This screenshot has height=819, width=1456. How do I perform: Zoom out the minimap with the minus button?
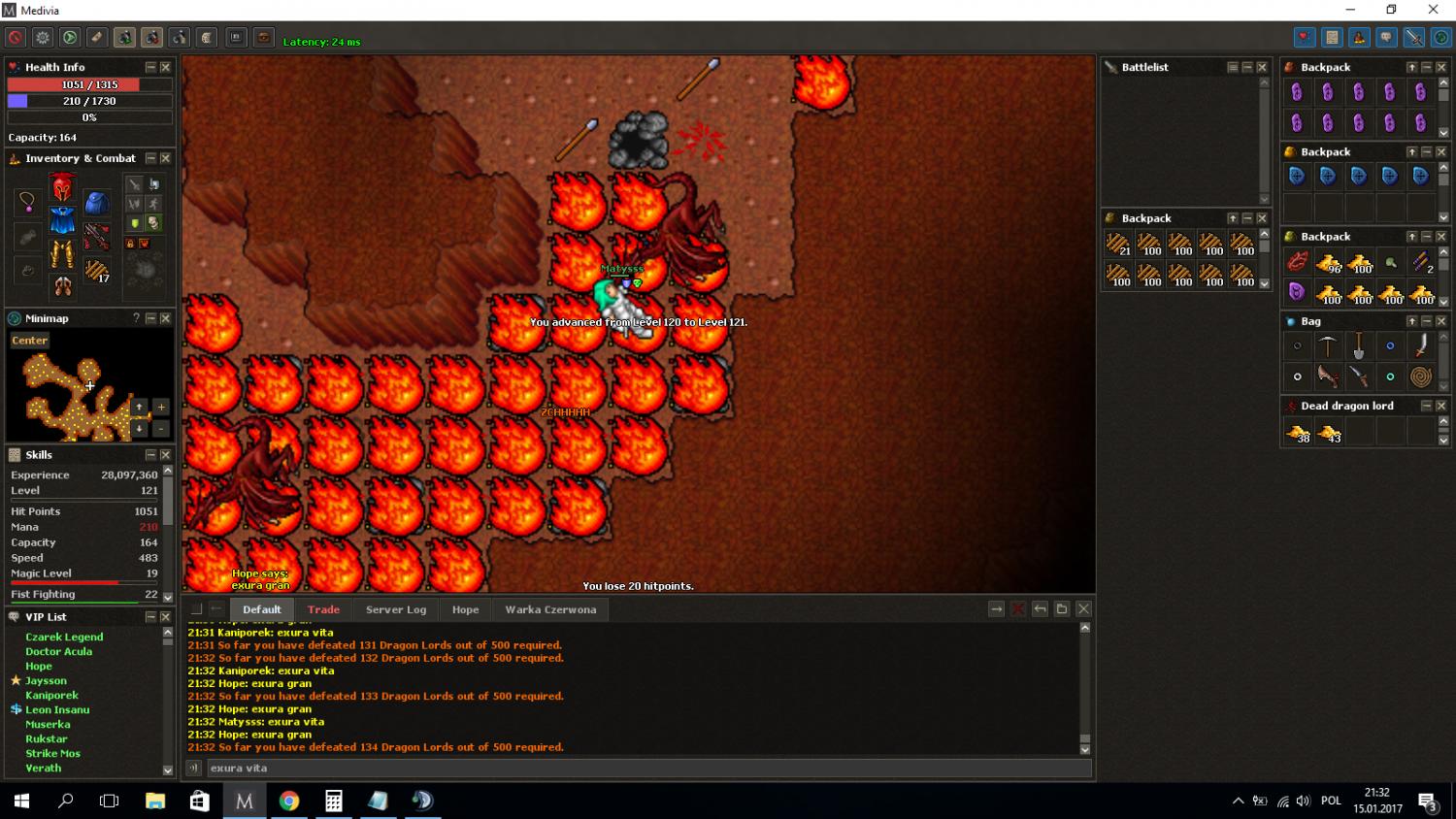pos(161,428)
